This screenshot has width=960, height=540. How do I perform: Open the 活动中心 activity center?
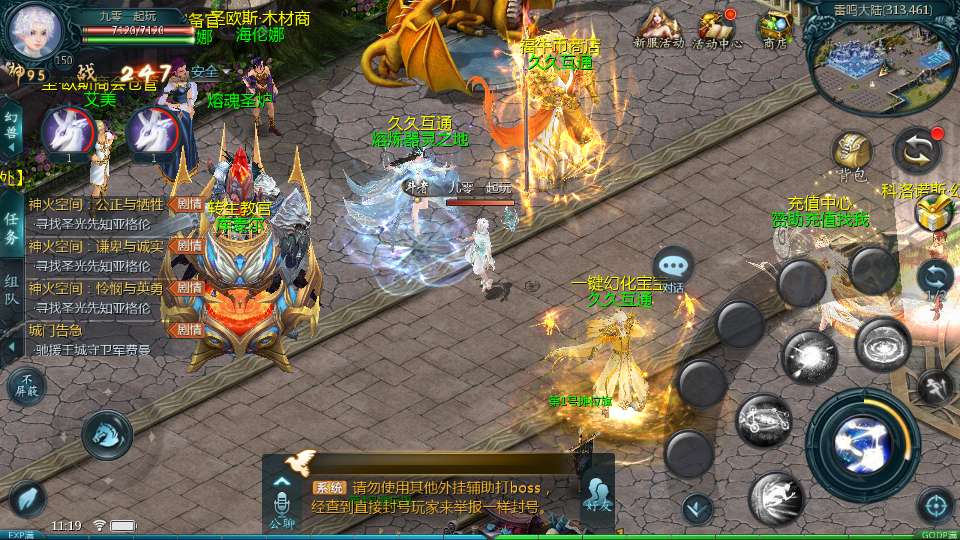click(717, 27)
